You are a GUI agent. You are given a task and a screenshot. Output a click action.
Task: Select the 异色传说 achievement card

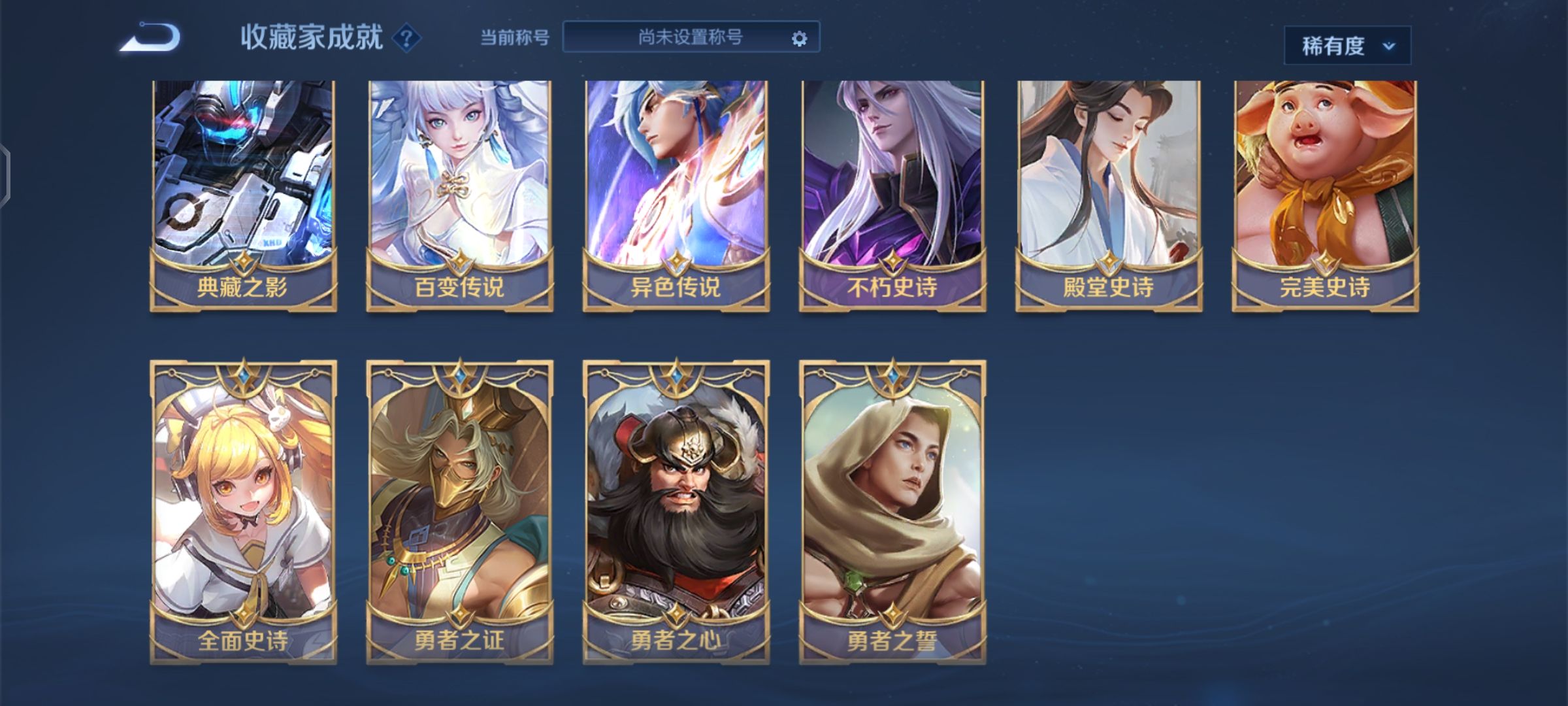pyautogui.click(x=676, y=190)
